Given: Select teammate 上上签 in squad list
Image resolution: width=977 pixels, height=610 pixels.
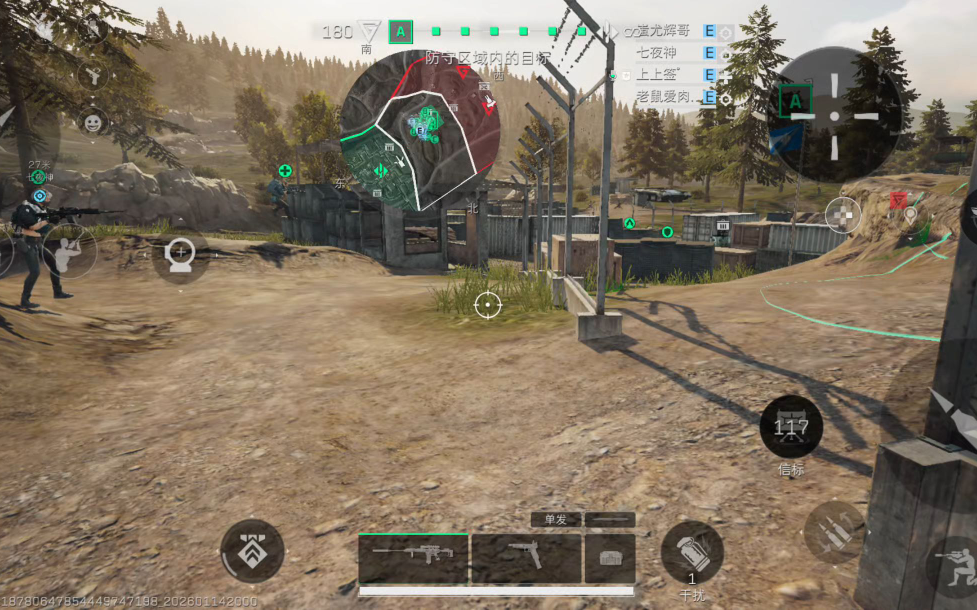Looking at the screenshot, I should 663,75.
